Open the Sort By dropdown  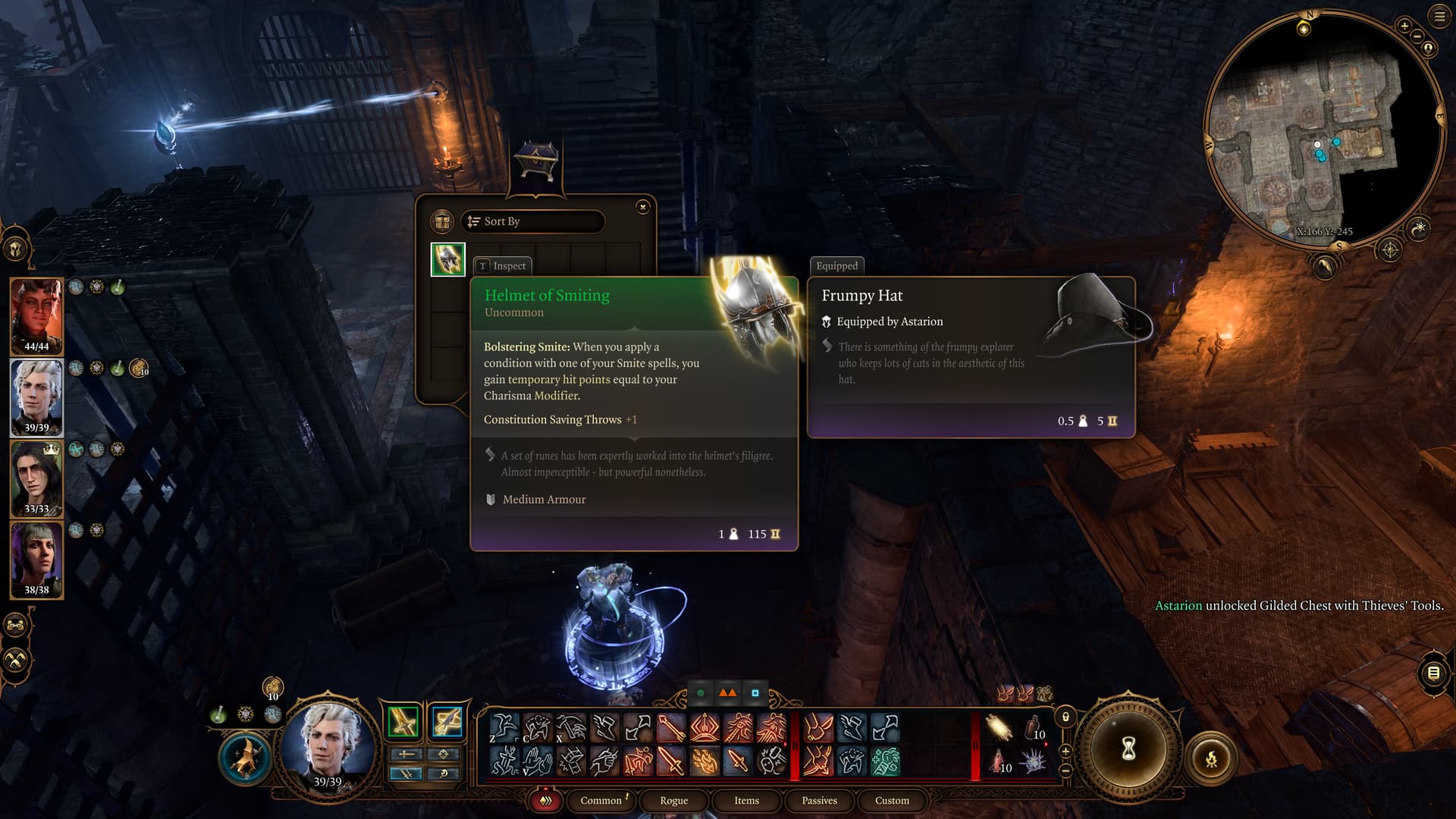(532, 221)
